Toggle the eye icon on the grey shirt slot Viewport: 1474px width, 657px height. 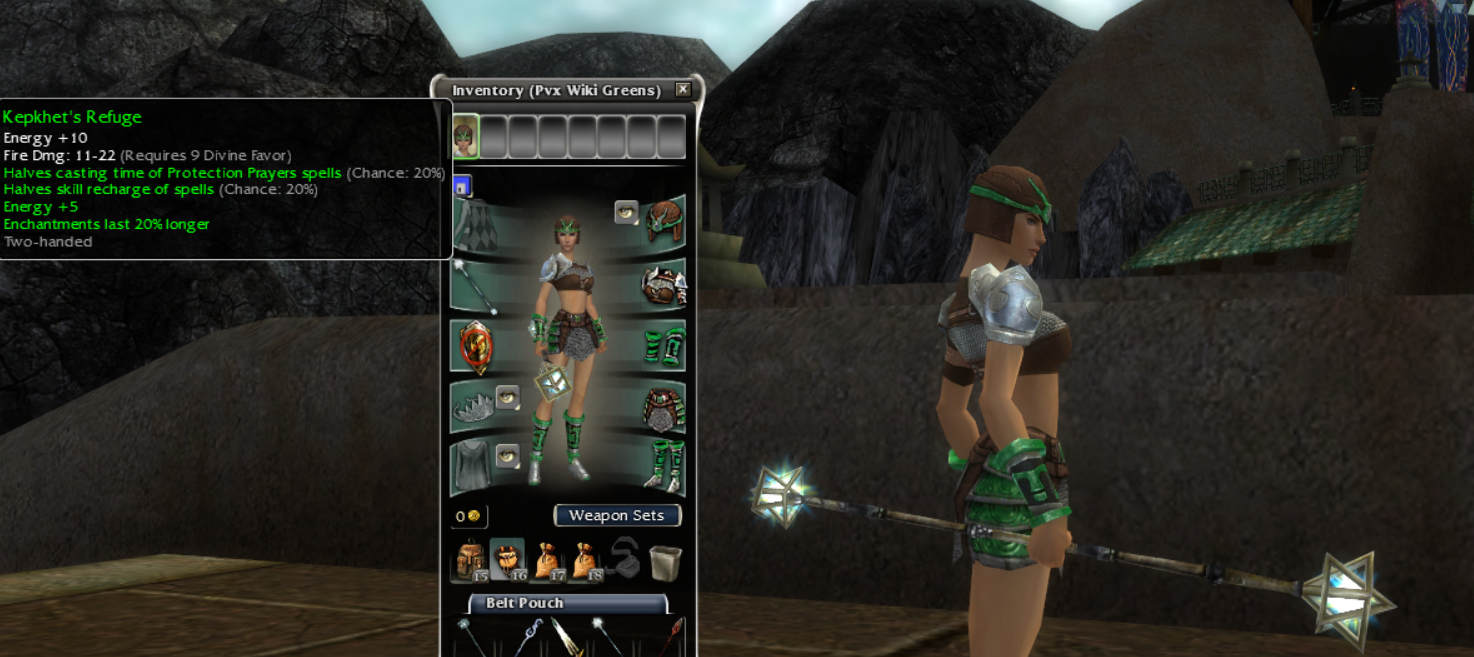[507, 456]
